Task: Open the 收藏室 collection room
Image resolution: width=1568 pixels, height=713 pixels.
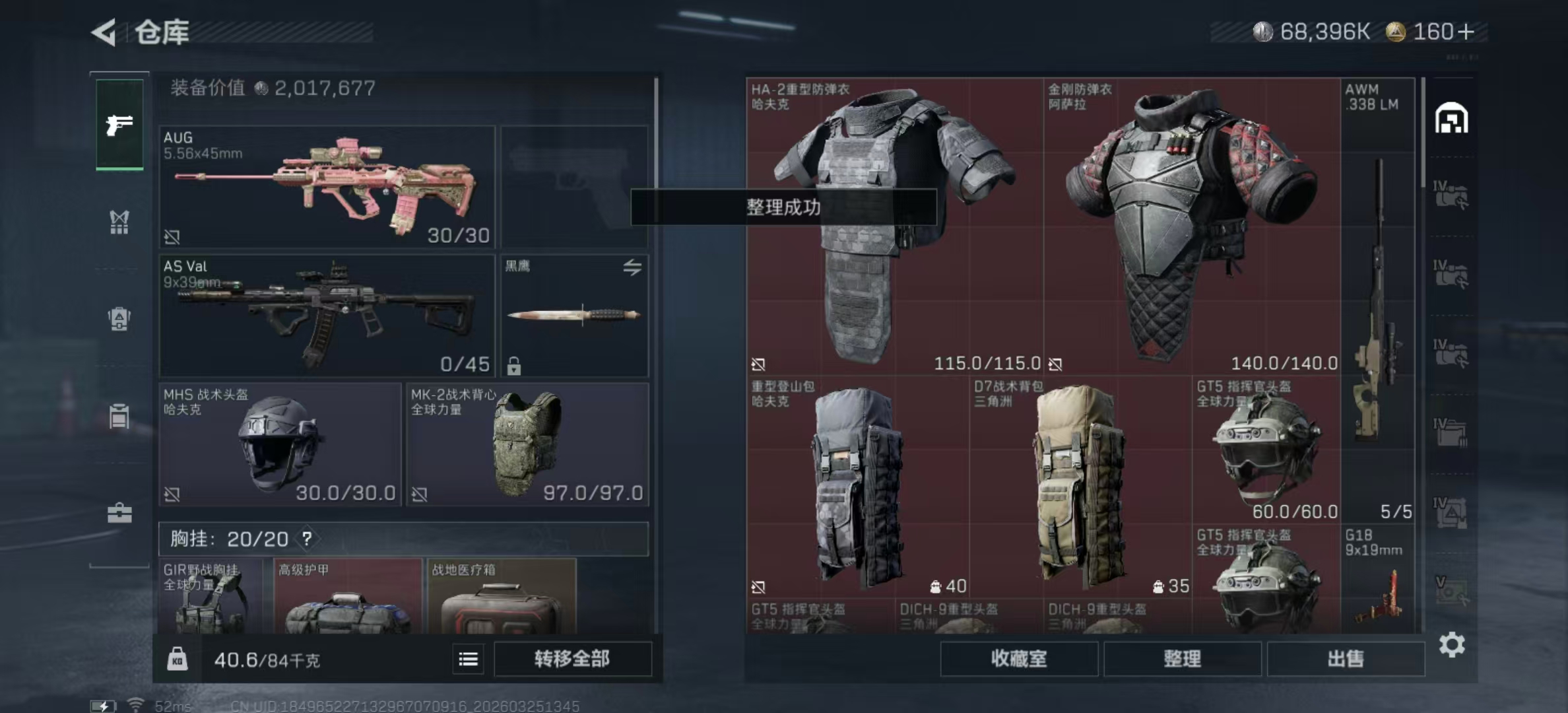Action: click(x=1018, y=658)
